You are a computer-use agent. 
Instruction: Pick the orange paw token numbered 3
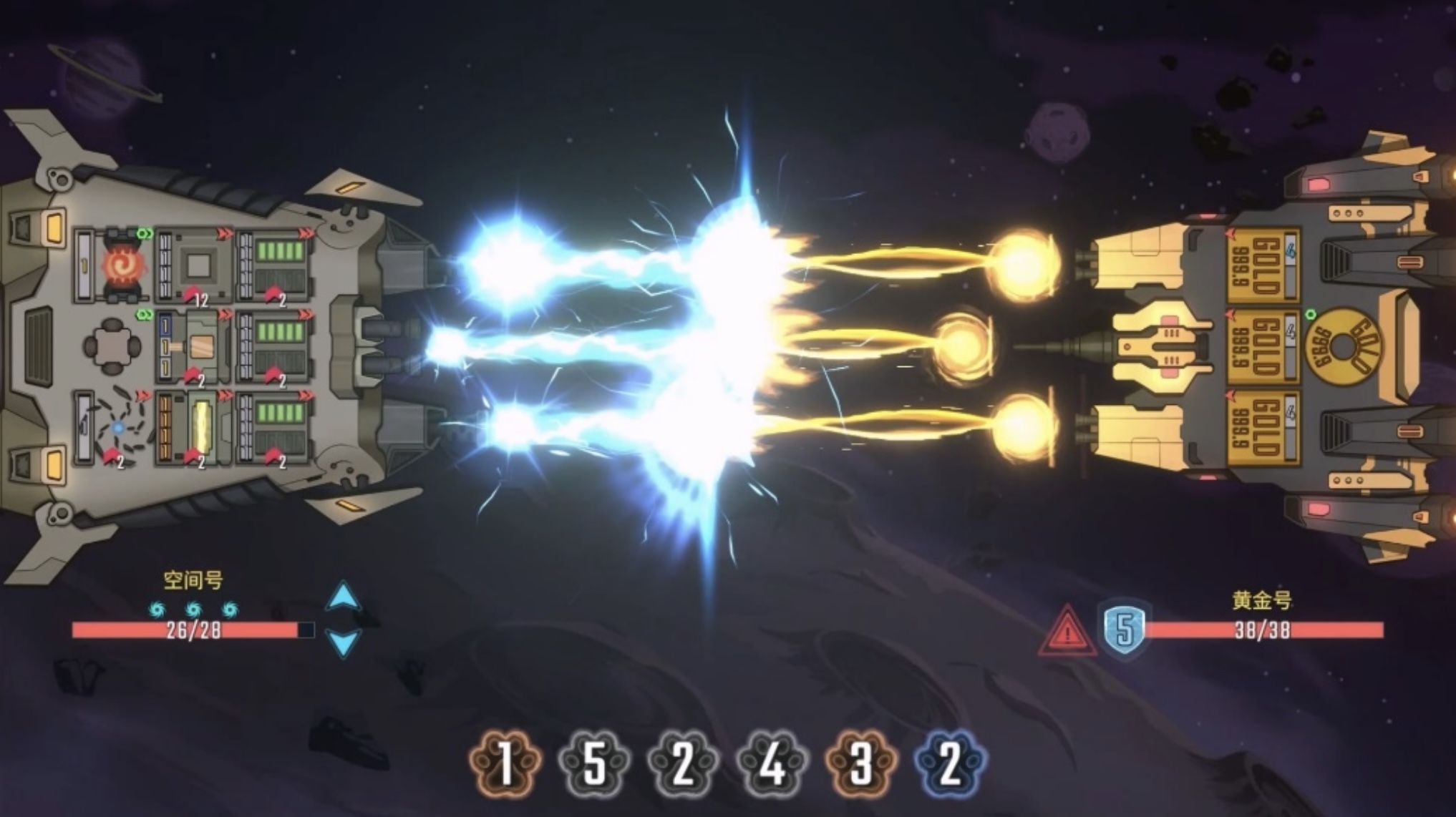[x=861, y=763]
